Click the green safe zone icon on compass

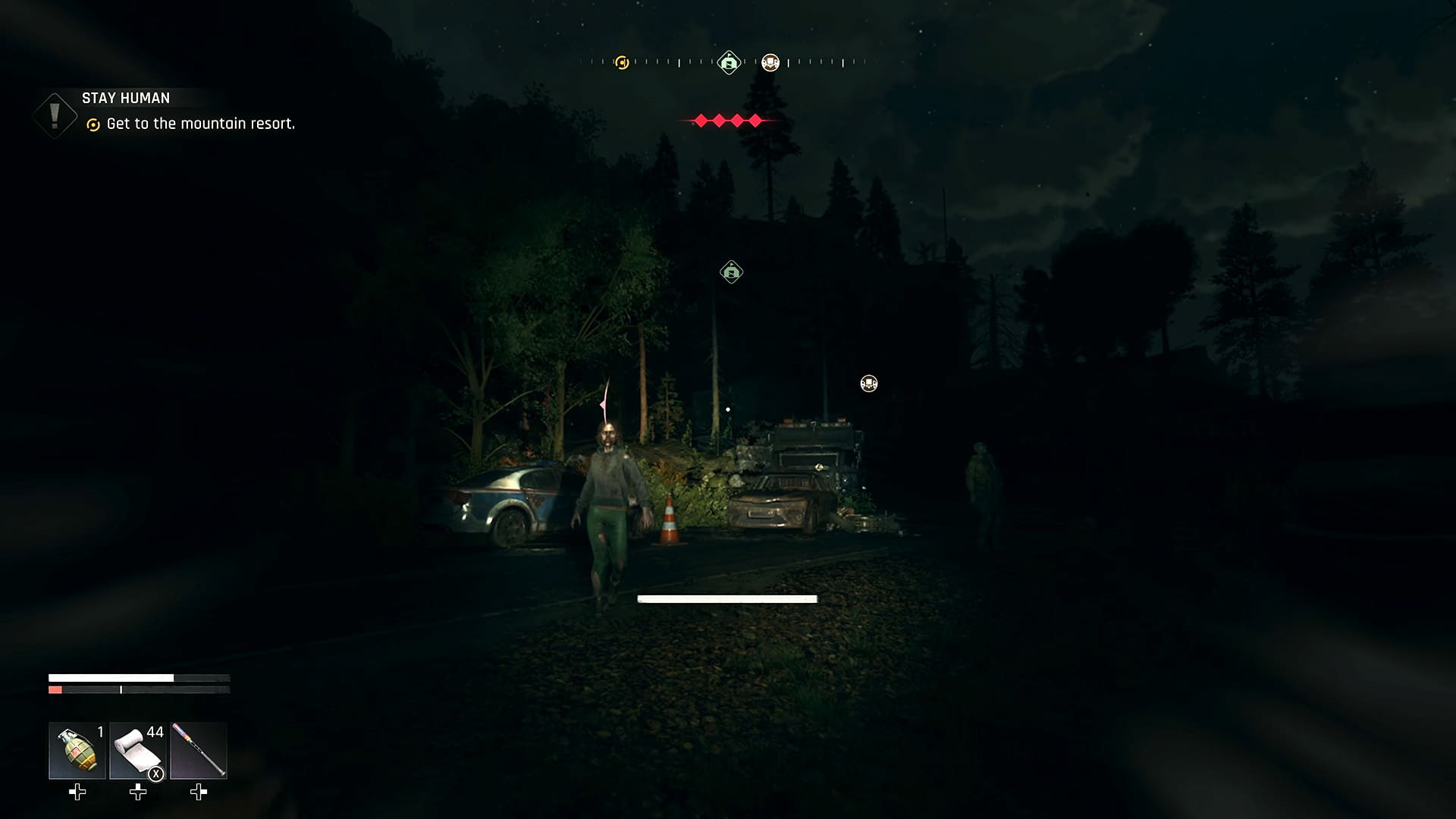[728, 62]
